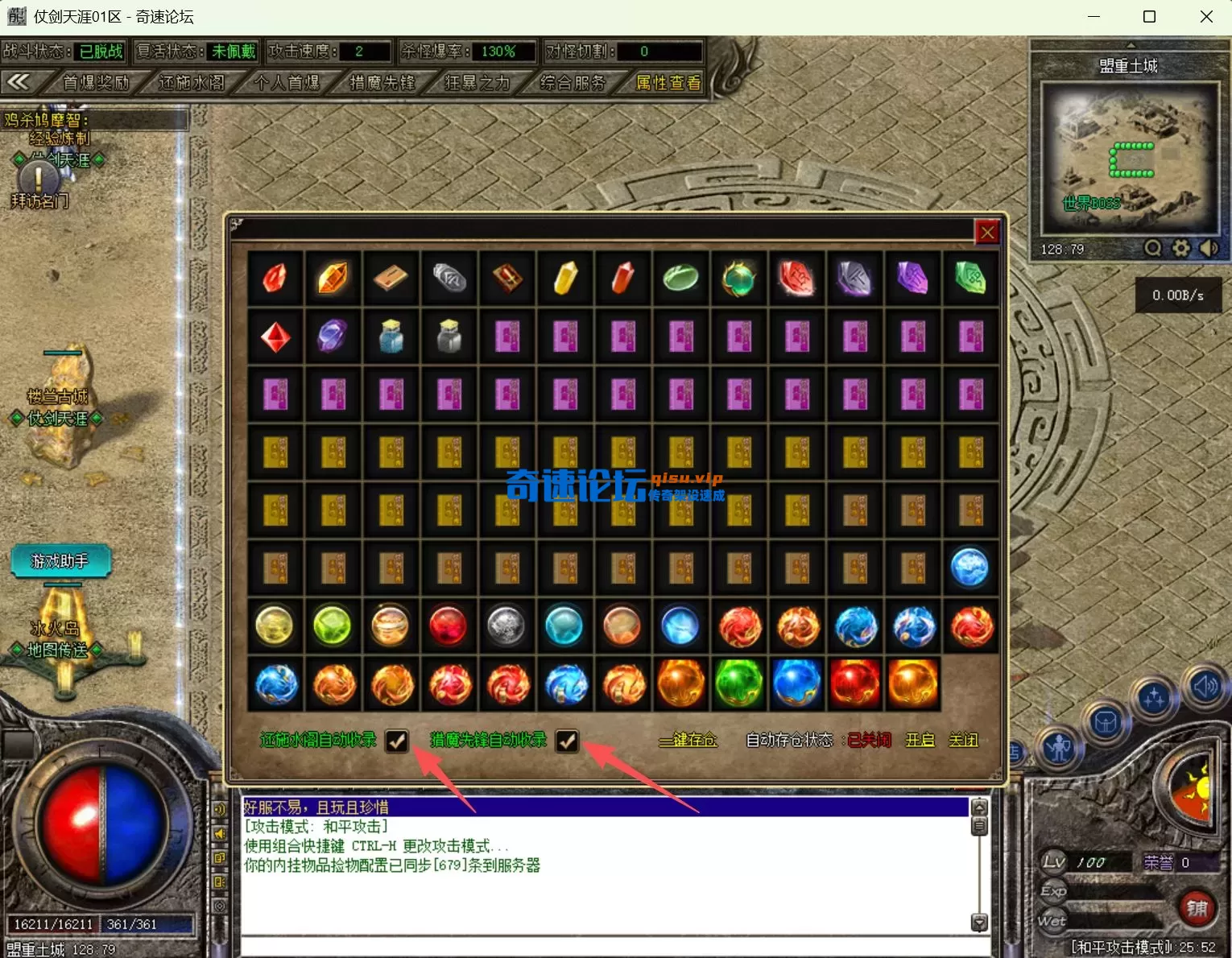Toggle the 猎魔先锋自动收录 checkbox

point(568,741)
